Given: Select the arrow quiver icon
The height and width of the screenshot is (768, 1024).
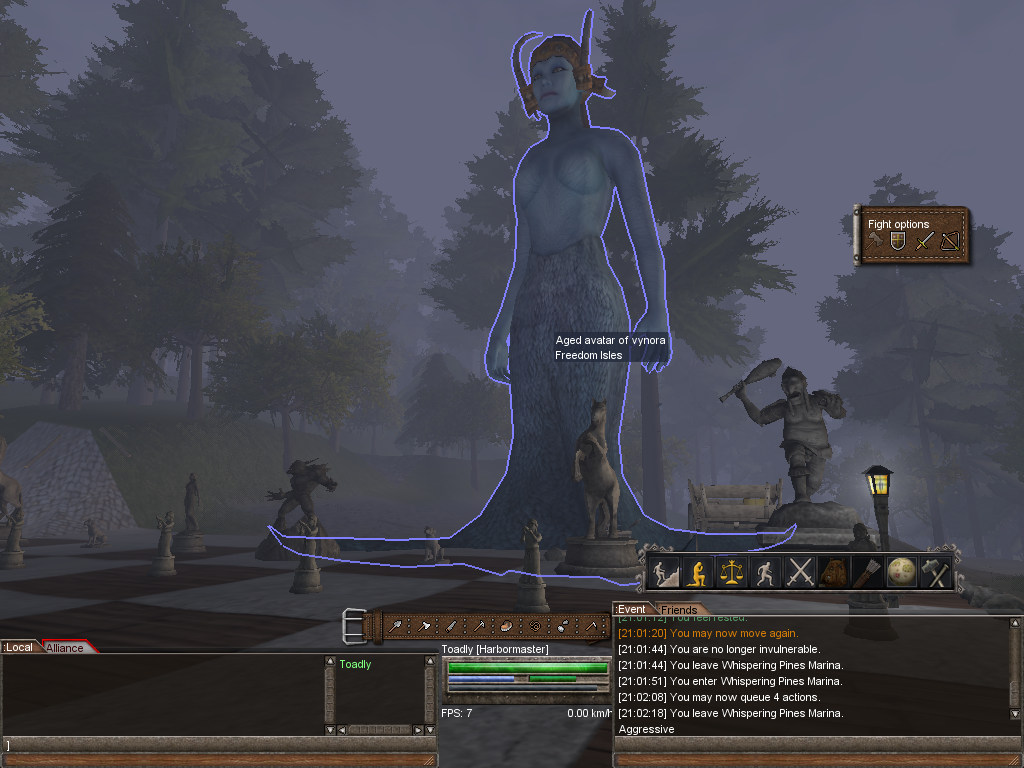Looking at the screenshot, I should point(867,573).
